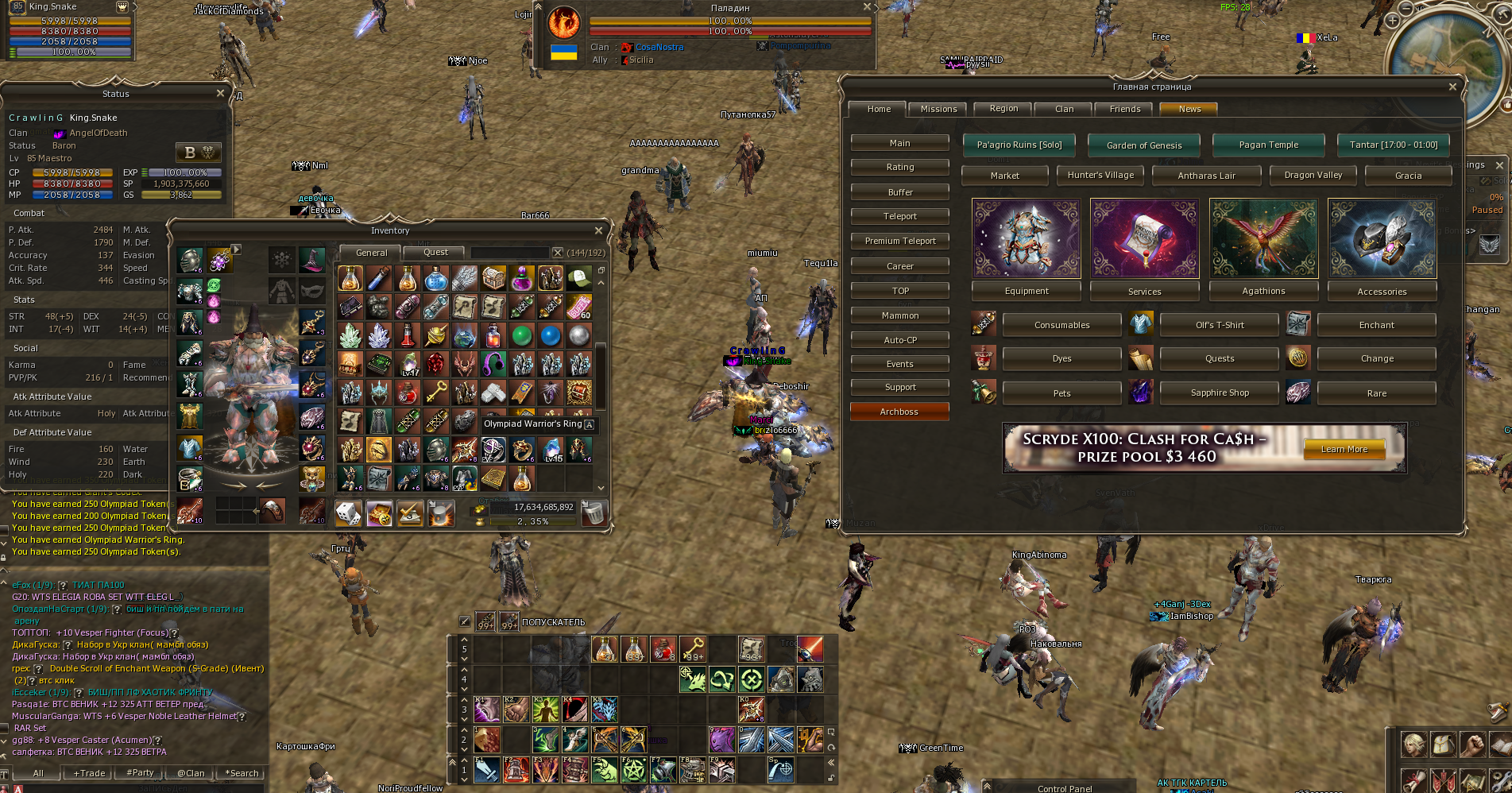Screen dimensions: 1512x793
Task: Click the dice icon at the inventory bottom
Action: (347, 513)
